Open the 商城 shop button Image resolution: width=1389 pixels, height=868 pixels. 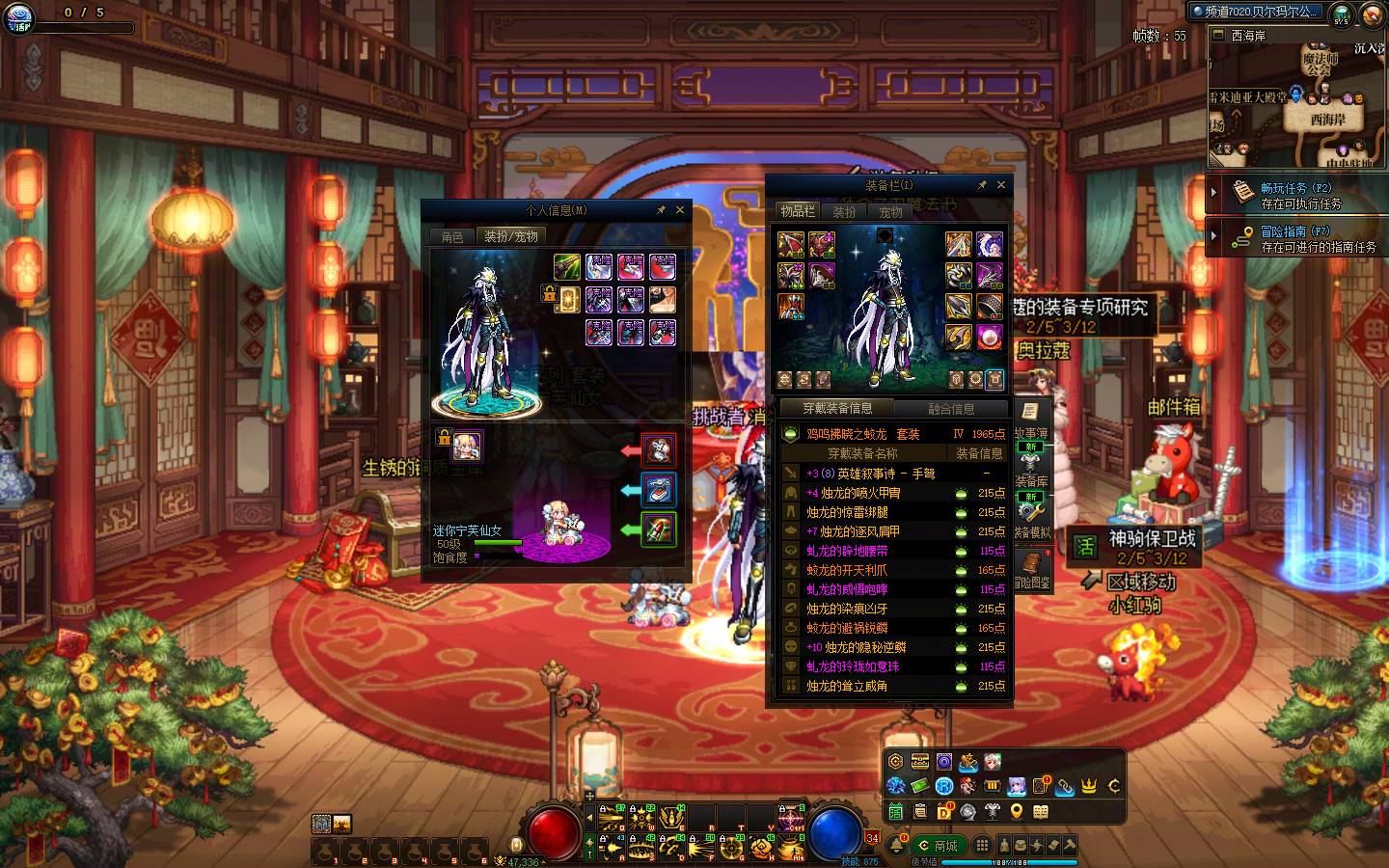tap(938, 846)
